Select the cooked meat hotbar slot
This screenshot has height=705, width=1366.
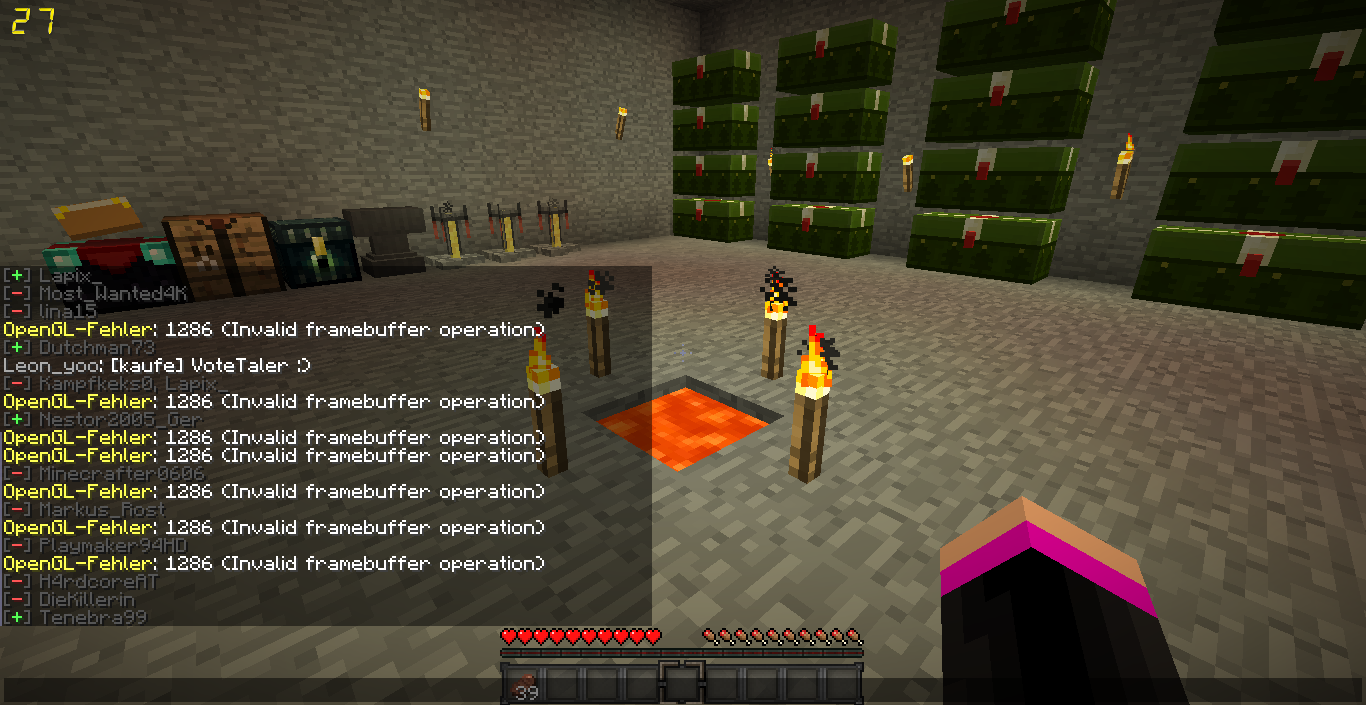coord(523,685)
